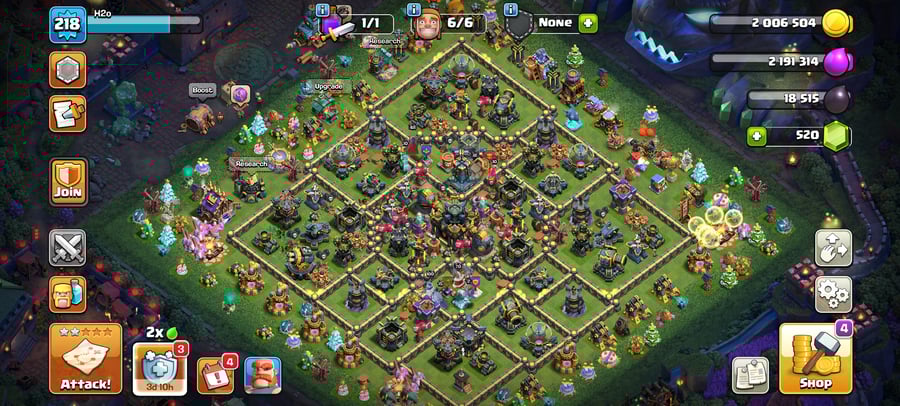Open the crossed swords battle log
This screenshot has width=900, height=406.
tap(68, 247)
